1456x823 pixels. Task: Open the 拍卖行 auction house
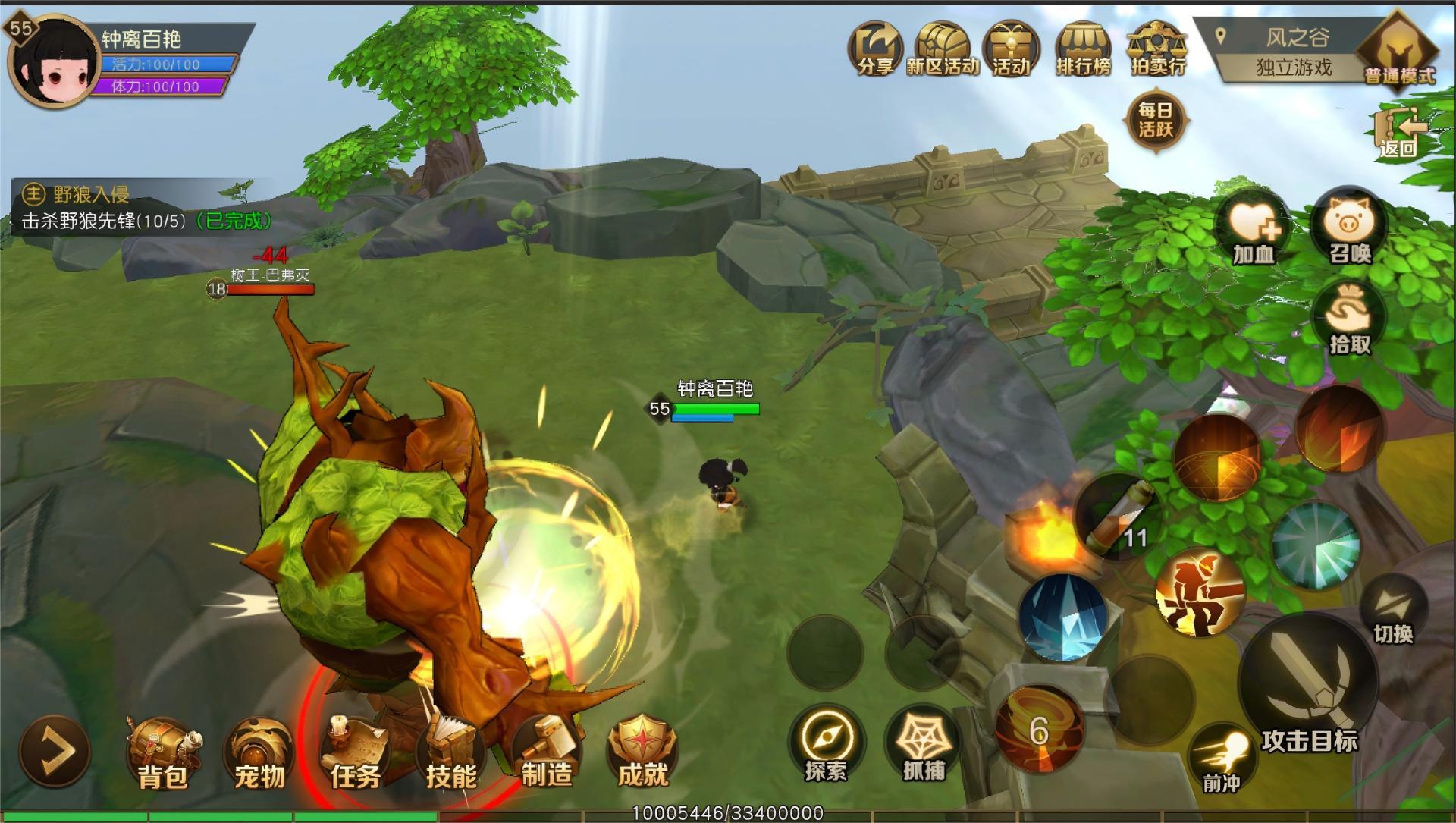tap(1157, 48)
